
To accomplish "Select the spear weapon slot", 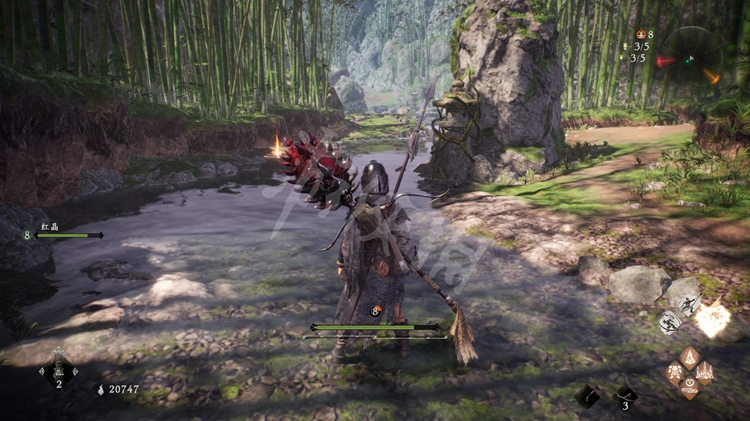I will tap(588, 396).
